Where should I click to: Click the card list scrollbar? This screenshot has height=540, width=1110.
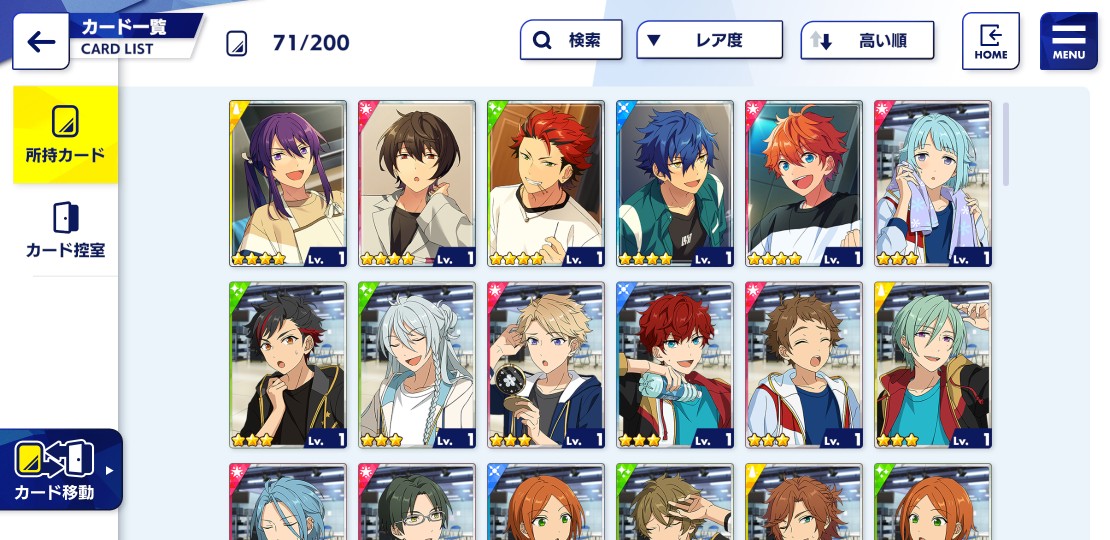(1006, 144)
